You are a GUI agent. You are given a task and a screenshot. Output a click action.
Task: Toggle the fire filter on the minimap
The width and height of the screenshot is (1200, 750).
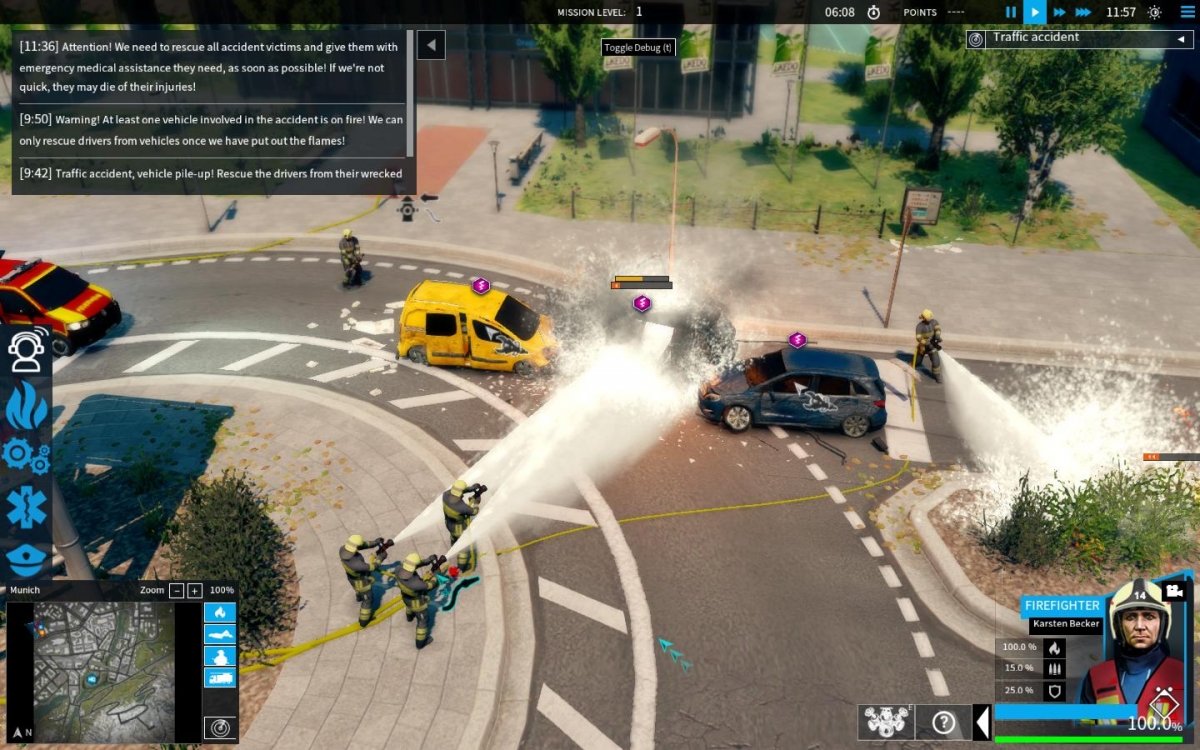click(x=220, y=612)
